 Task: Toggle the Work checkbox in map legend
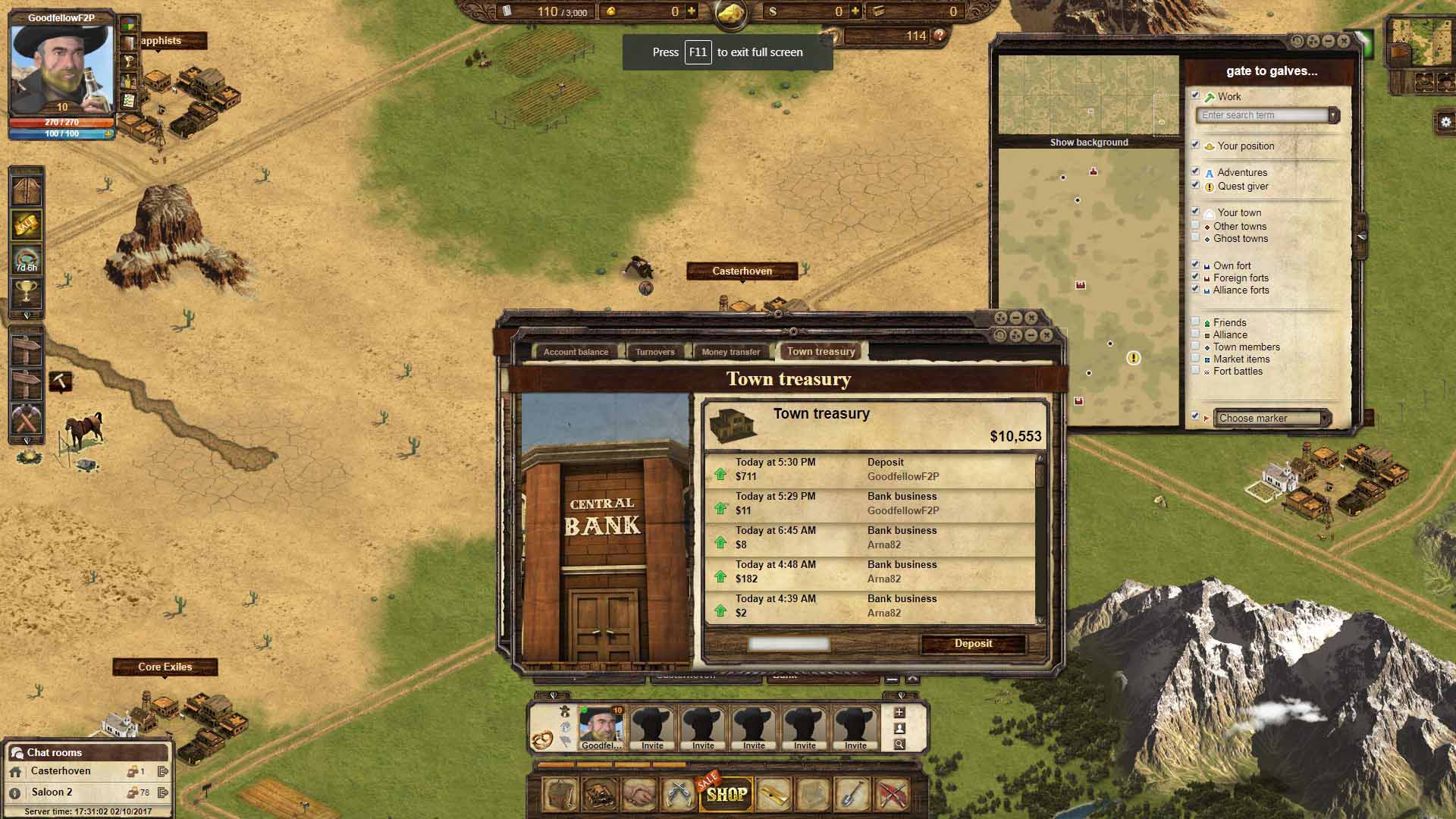click(x=1196, y=96)
